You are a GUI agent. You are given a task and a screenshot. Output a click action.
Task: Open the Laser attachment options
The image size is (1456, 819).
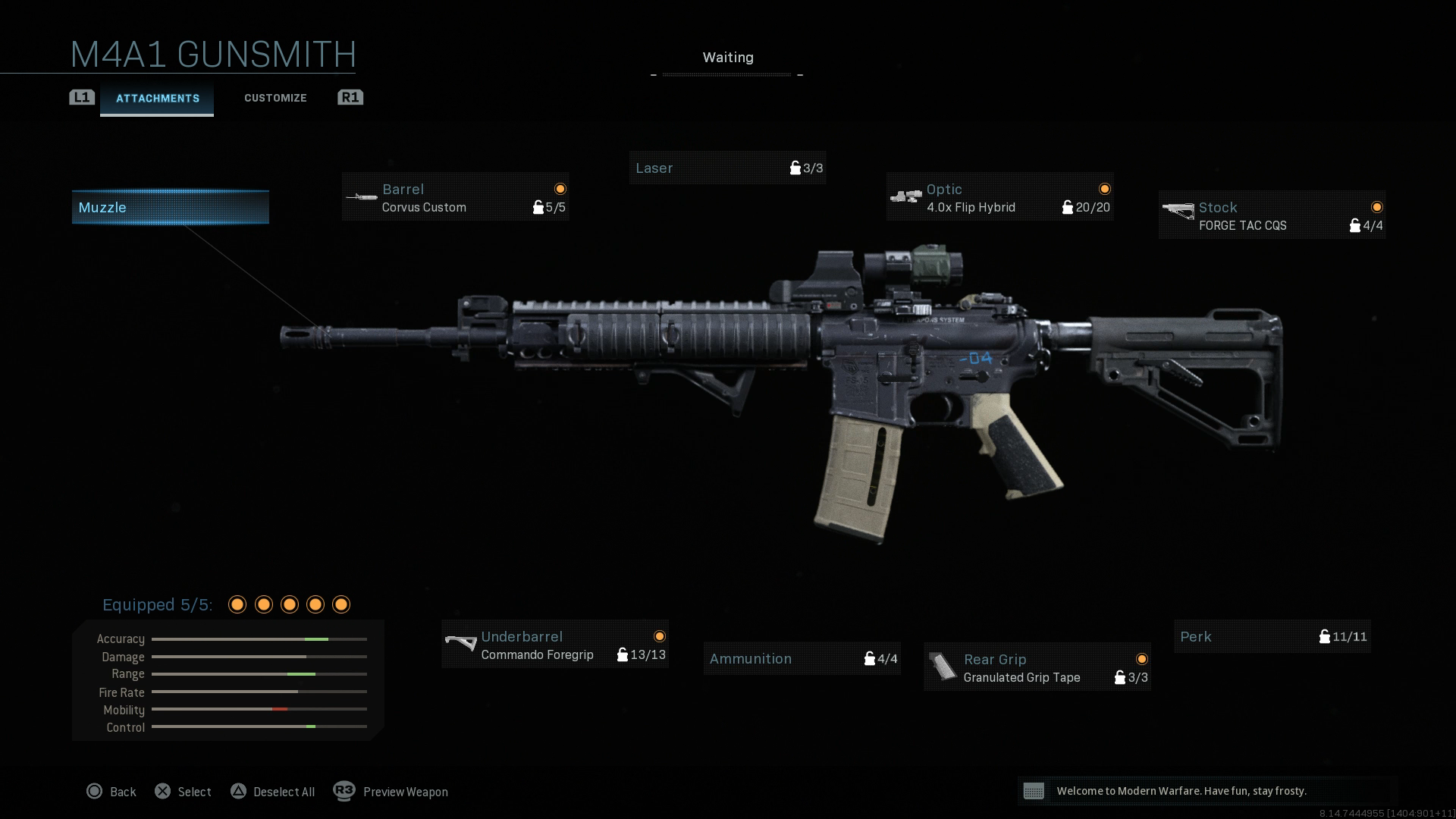(x=726, y=168)
